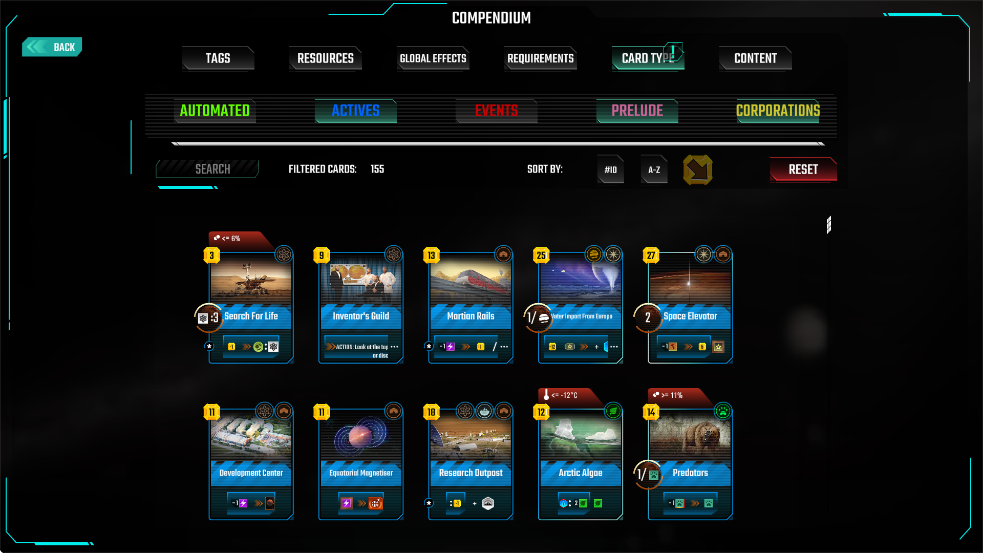Select the Global Effects tab
The height and width of the screenshot is (553, 983).
pyautogui.click(x=433, y=59)
